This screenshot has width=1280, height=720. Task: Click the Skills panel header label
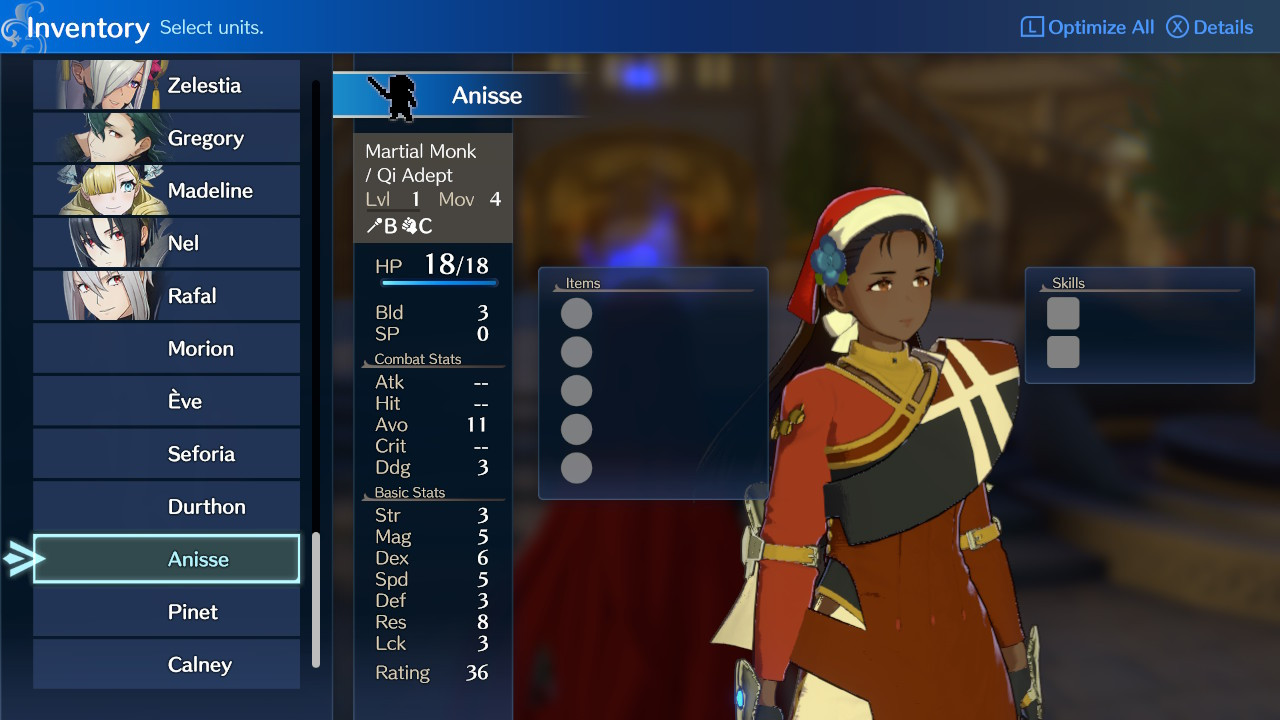(1069, 283)
